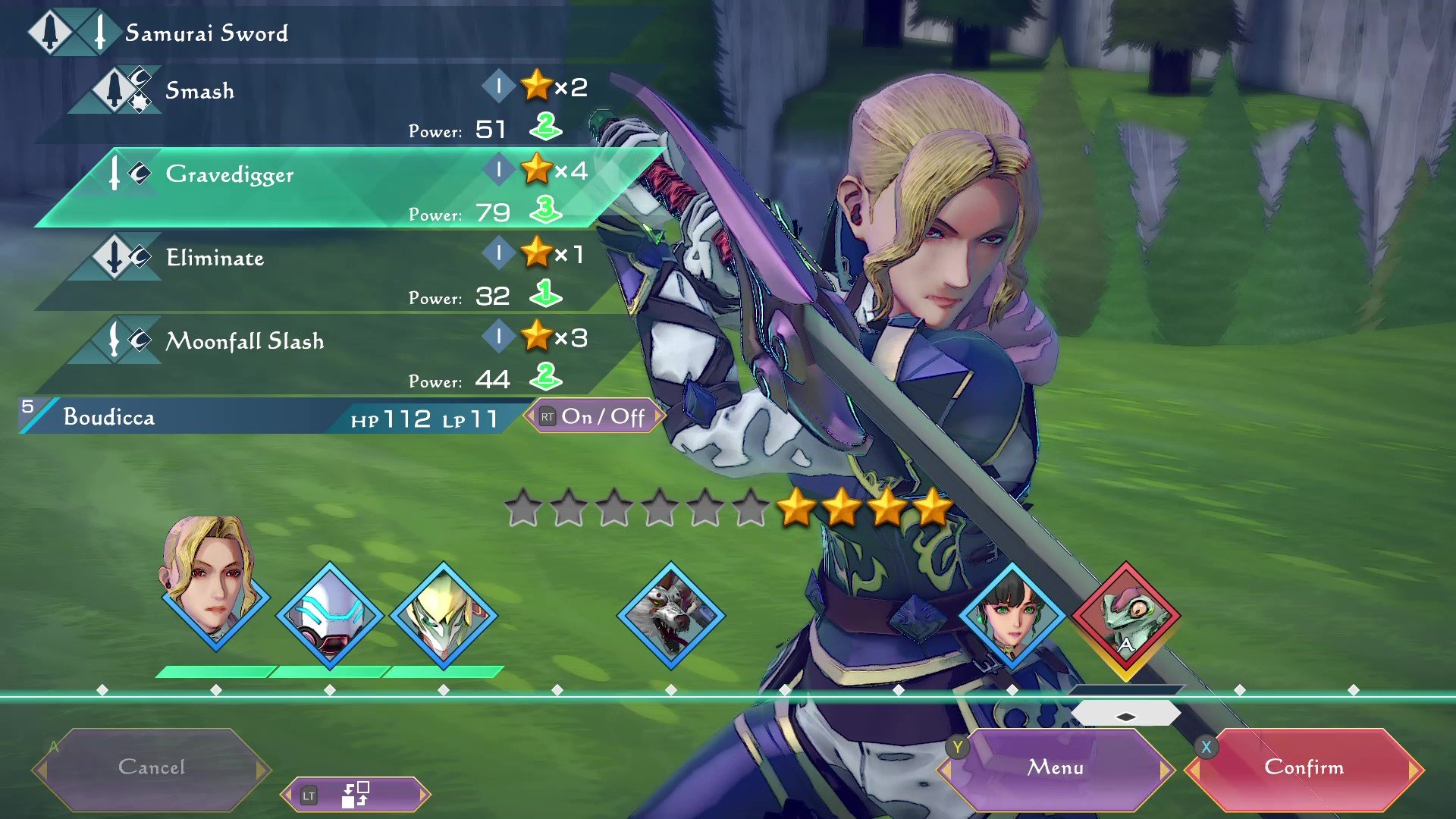Select the Samurai Sword weapon icon
Viewport: 1456px width, 819px height.
pos(64,32)
